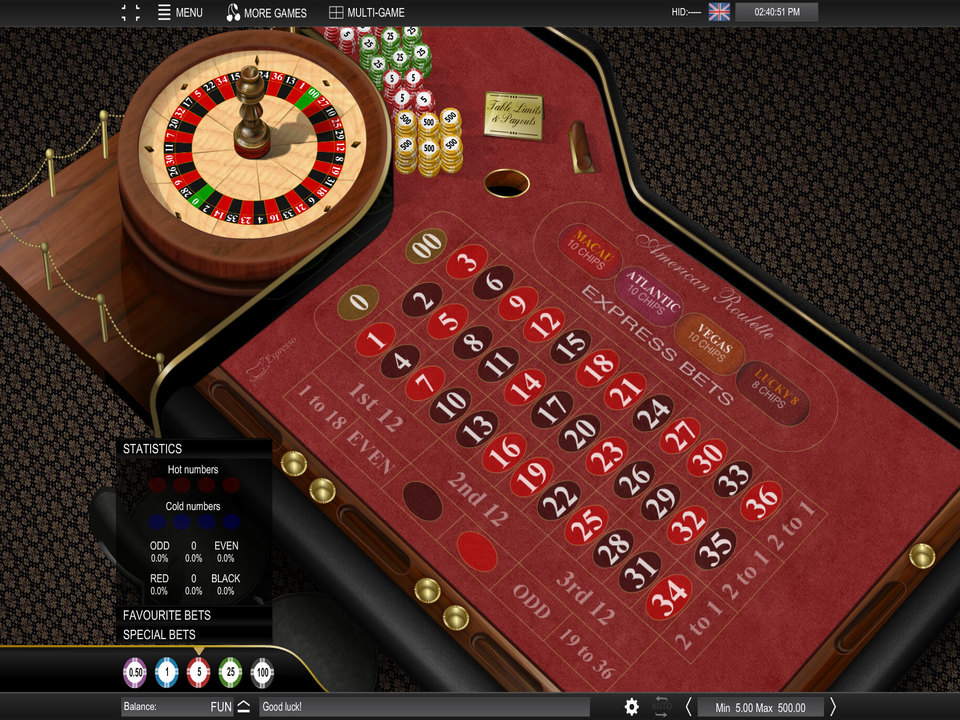Open settings with the gear icon
960x720 pixels.
click(x=631, y=707)
